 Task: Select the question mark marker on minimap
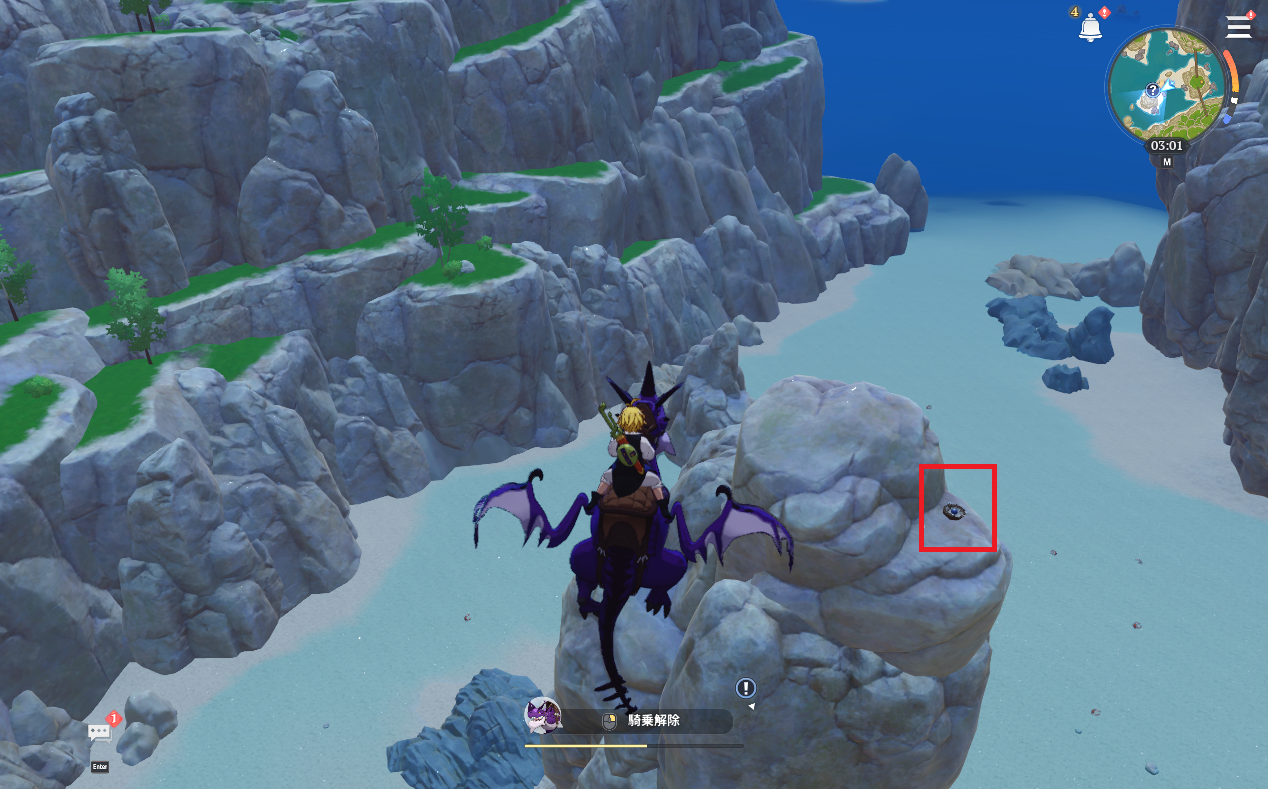(x=1152, y=90)
